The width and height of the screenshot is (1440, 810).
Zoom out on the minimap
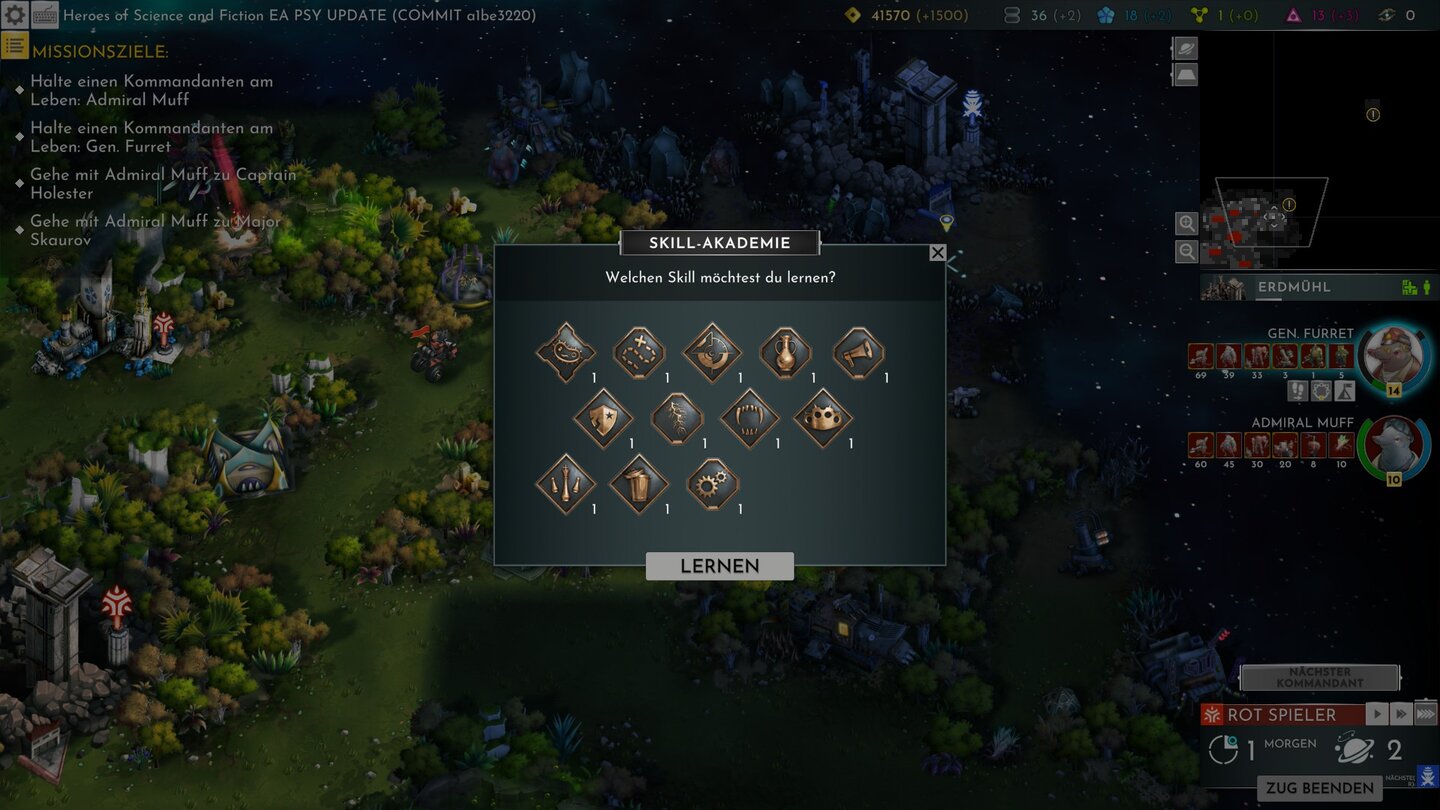pyautogui.click(x=1186, y=252)
